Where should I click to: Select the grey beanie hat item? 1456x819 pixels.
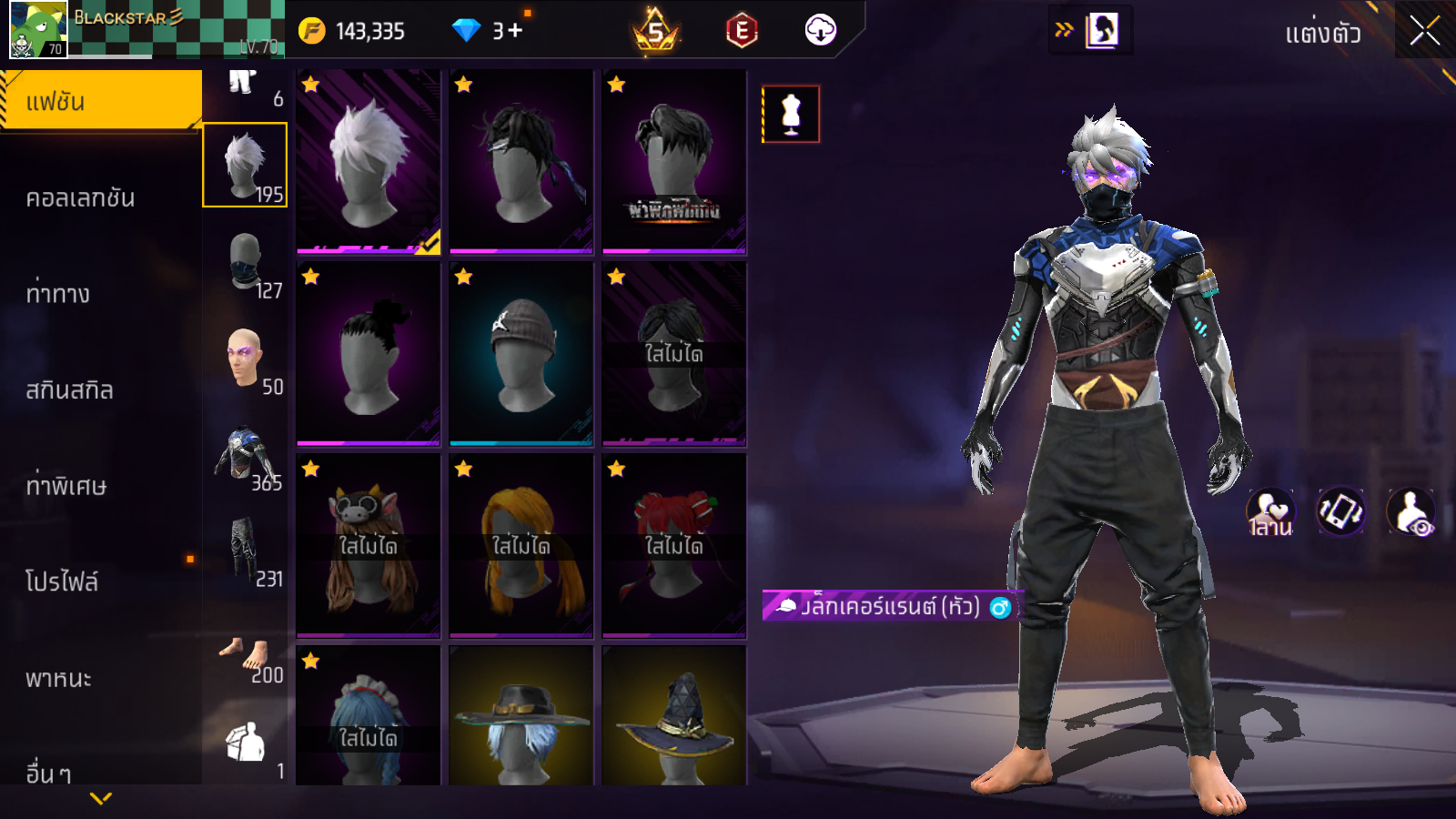pyautogui.click(x=521, y=355)
